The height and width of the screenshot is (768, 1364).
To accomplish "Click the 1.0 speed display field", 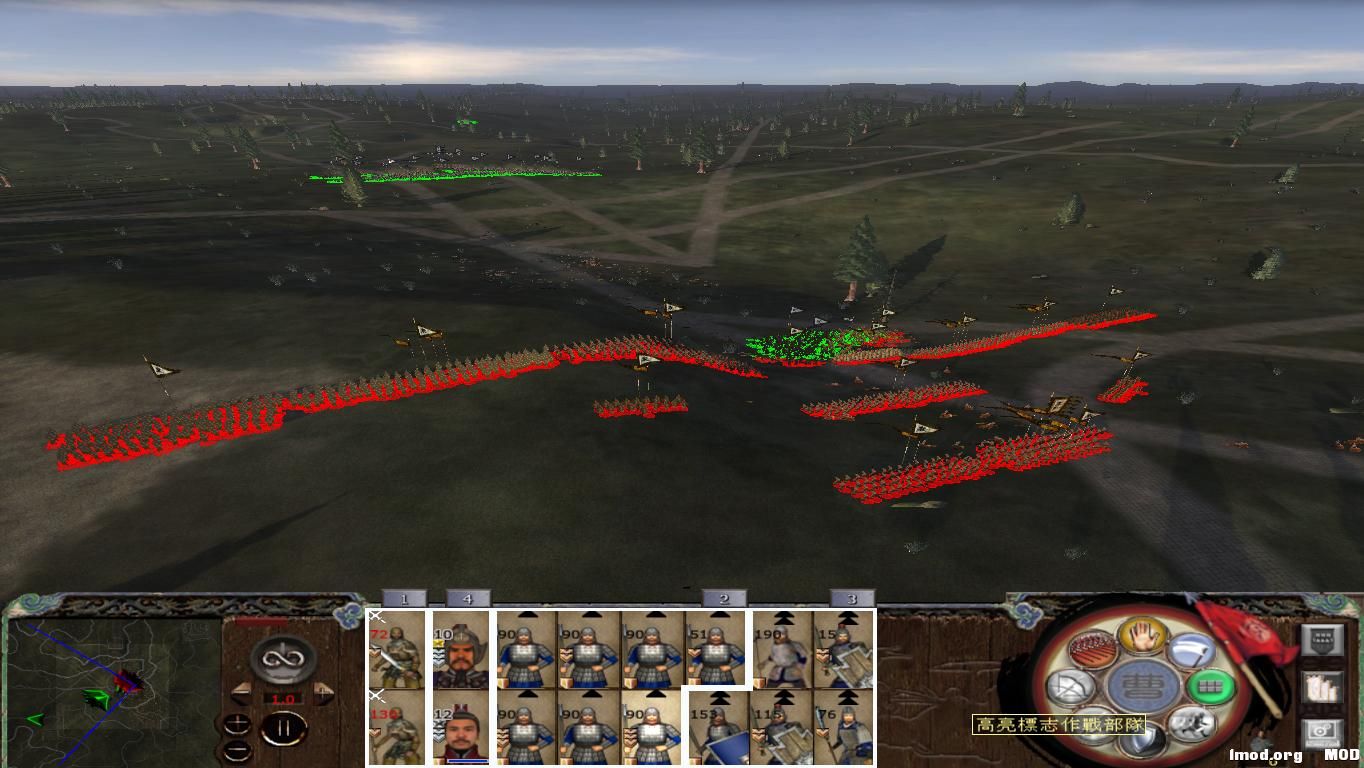I will [x=283, y=697].
